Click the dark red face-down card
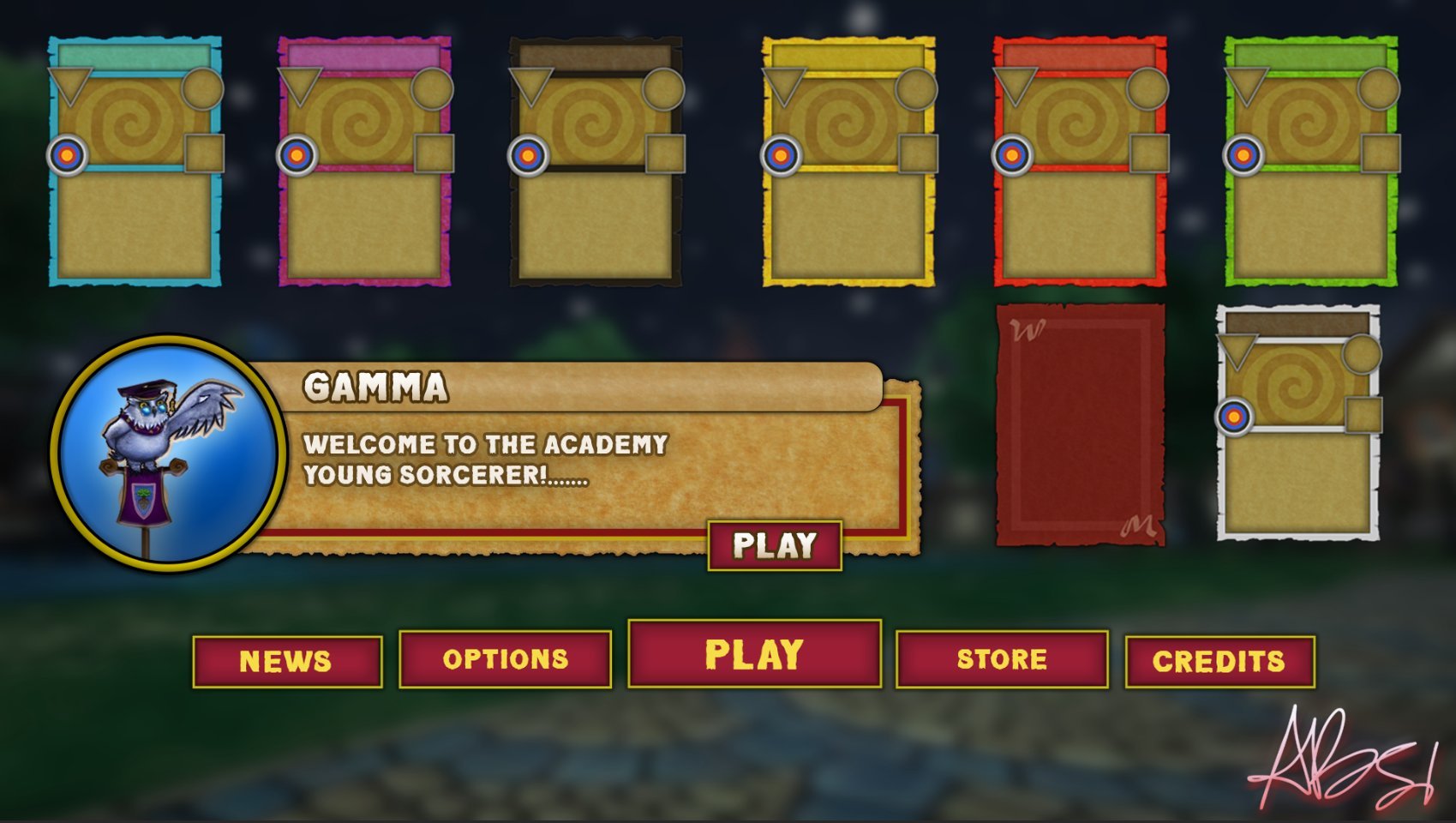The height and width of the screenshot is (823, 1456). pyautogui.click(x=1081, y=424)
